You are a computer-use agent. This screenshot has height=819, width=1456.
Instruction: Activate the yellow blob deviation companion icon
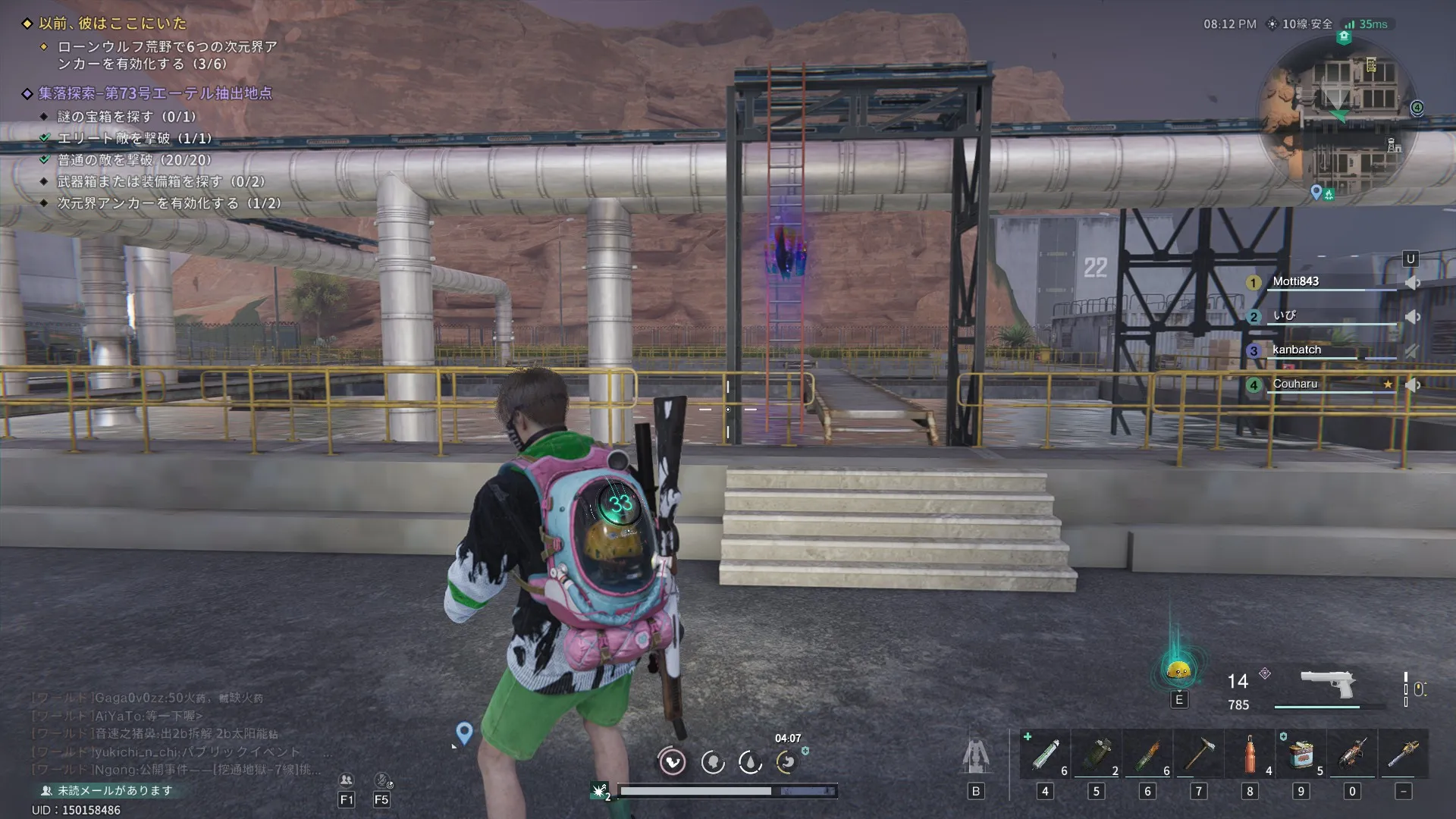tap(1178, 670)
